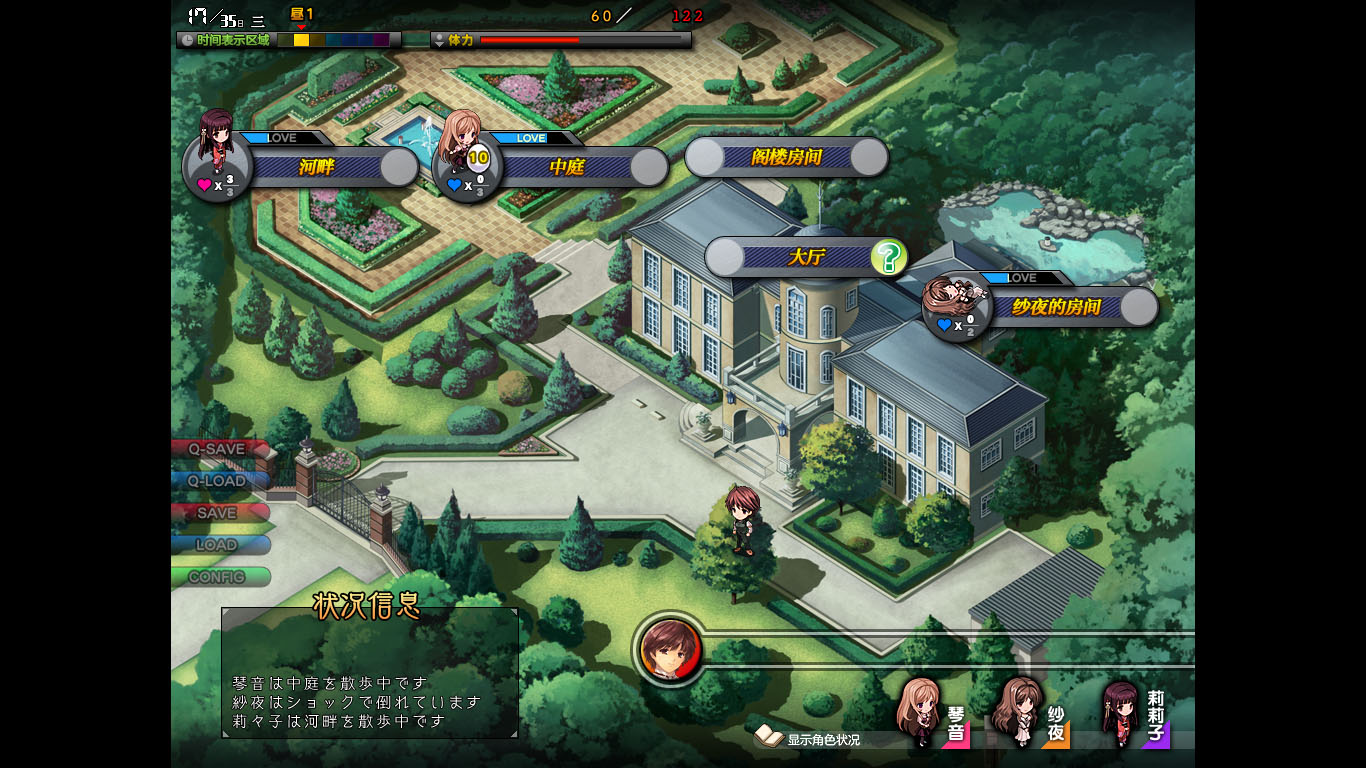
Task: Click the protagonist's round portrait
Action: coord(671,650)
